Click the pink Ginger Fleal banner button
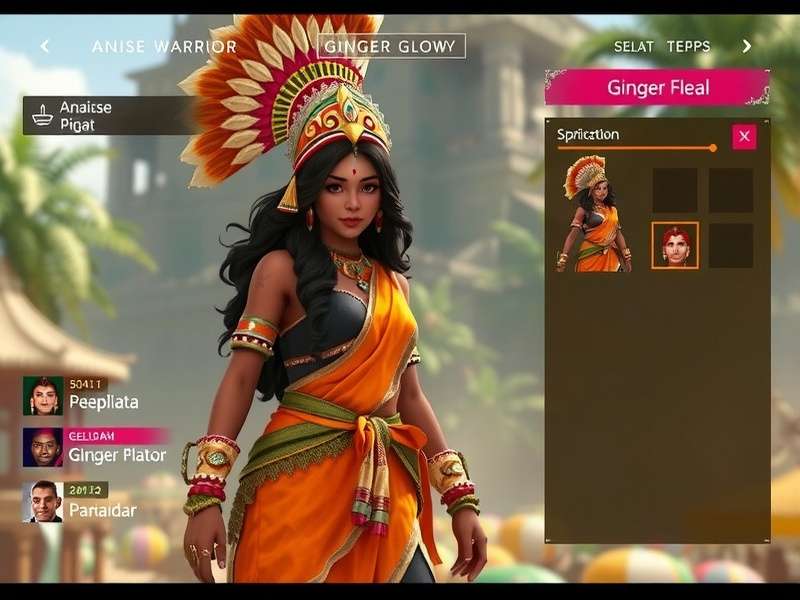This screenshot has height=600, width=800. 657,88
